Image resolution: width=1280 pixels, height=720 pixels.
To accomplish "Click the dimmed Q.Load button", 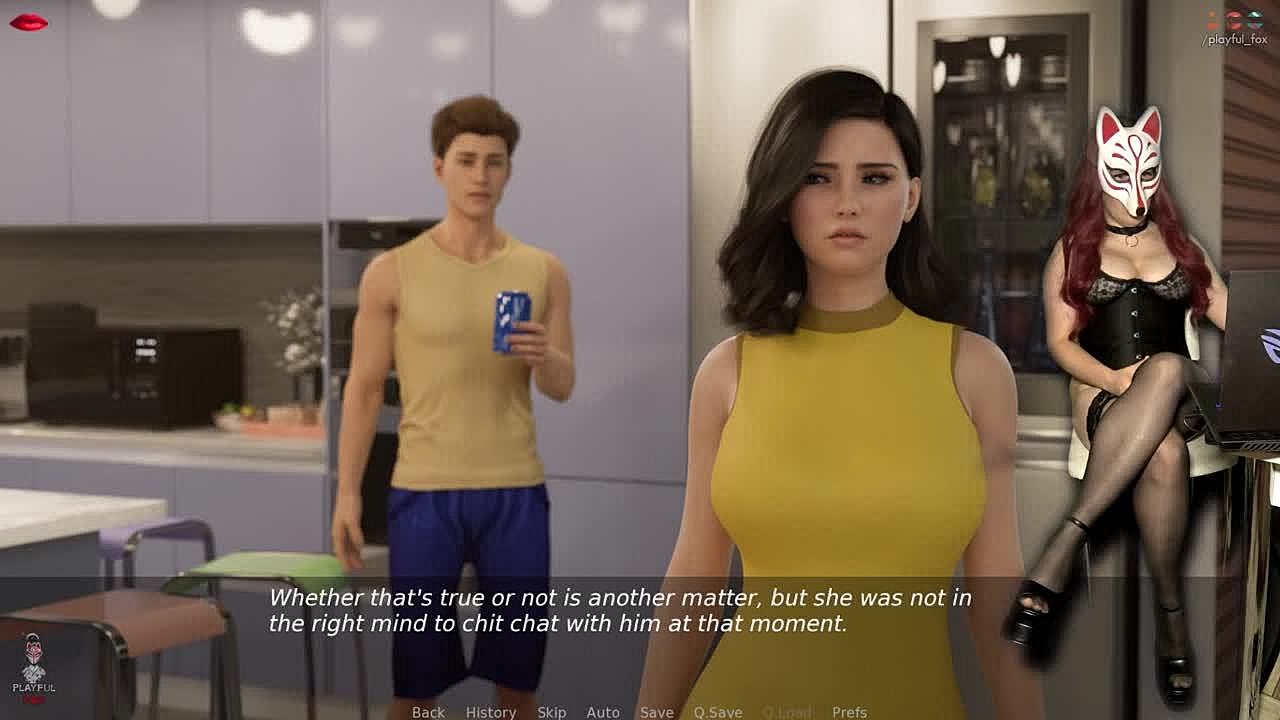I will point(786,712).
